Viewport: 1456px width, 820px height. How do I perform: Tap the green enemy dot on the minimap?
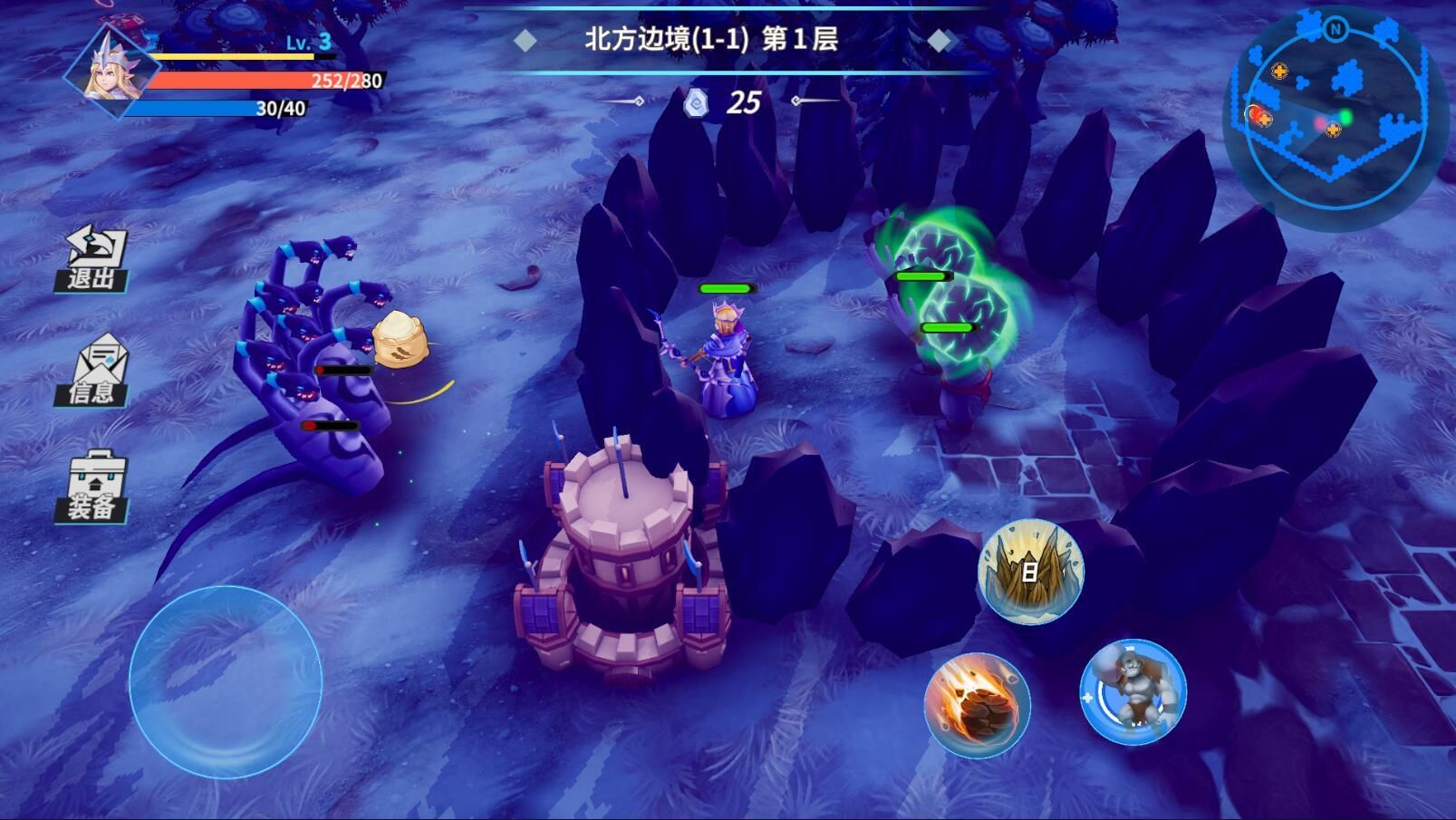click(1347, 116)
